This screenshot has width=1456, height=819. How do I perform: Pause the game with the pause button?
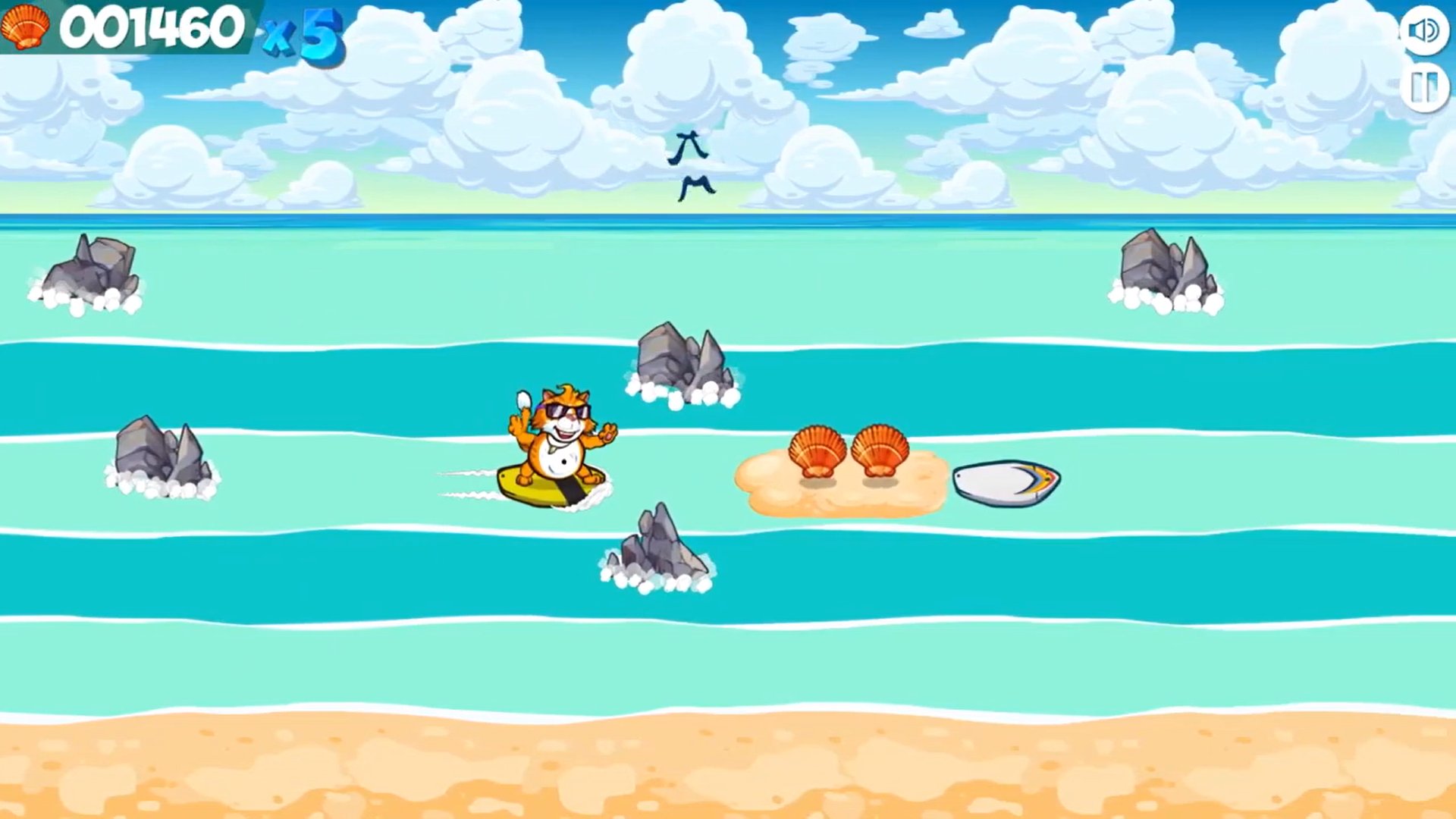(1423, 88)
